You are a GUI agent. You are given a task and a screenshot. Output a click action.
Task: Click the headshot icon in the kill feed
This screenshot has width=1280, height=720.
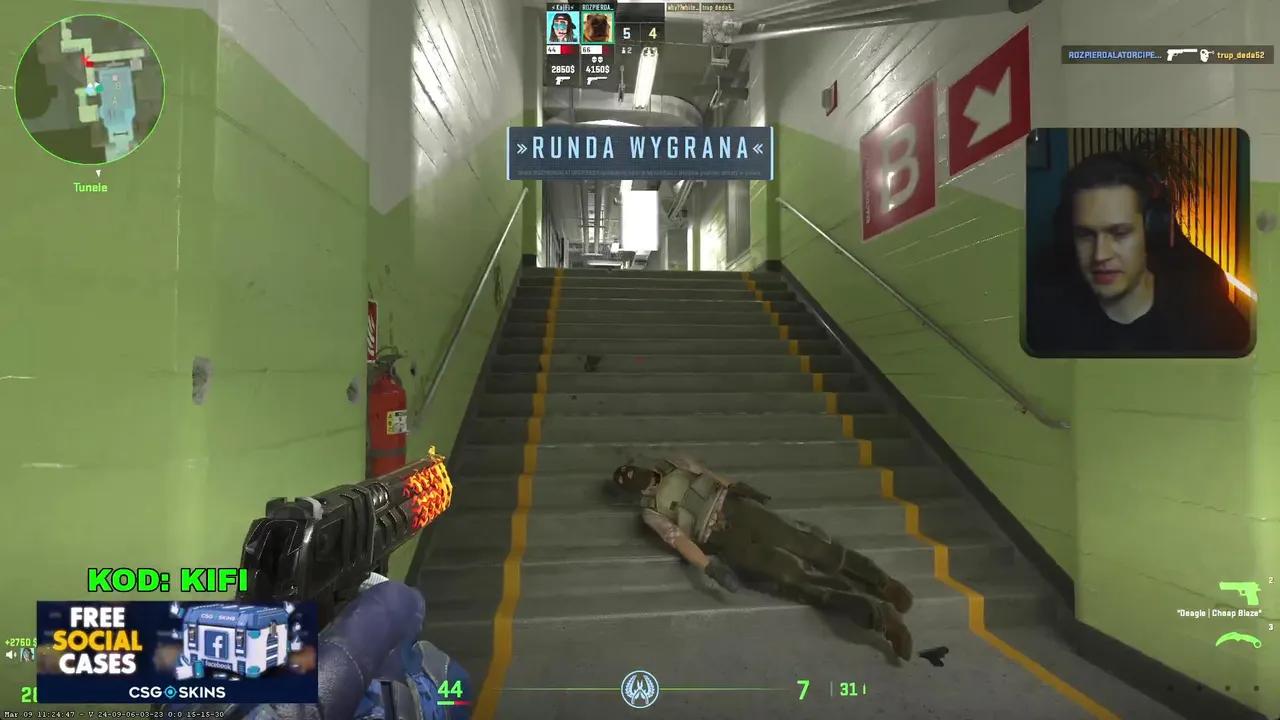(1205, 55)
